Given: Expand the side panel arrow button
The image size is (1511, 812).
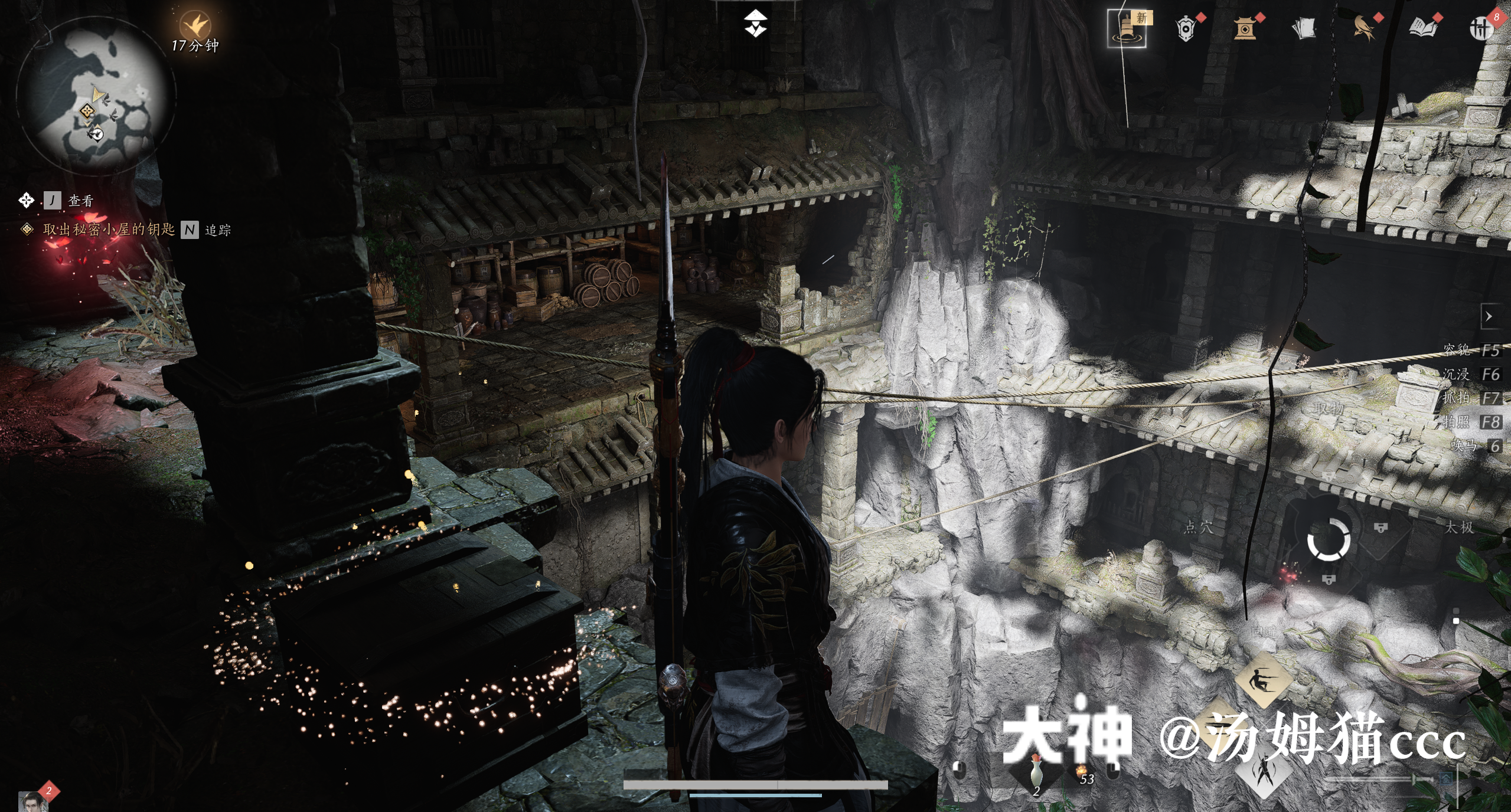Looking at the screenshot, I should pyautogui.click(x=1489, y=317).
